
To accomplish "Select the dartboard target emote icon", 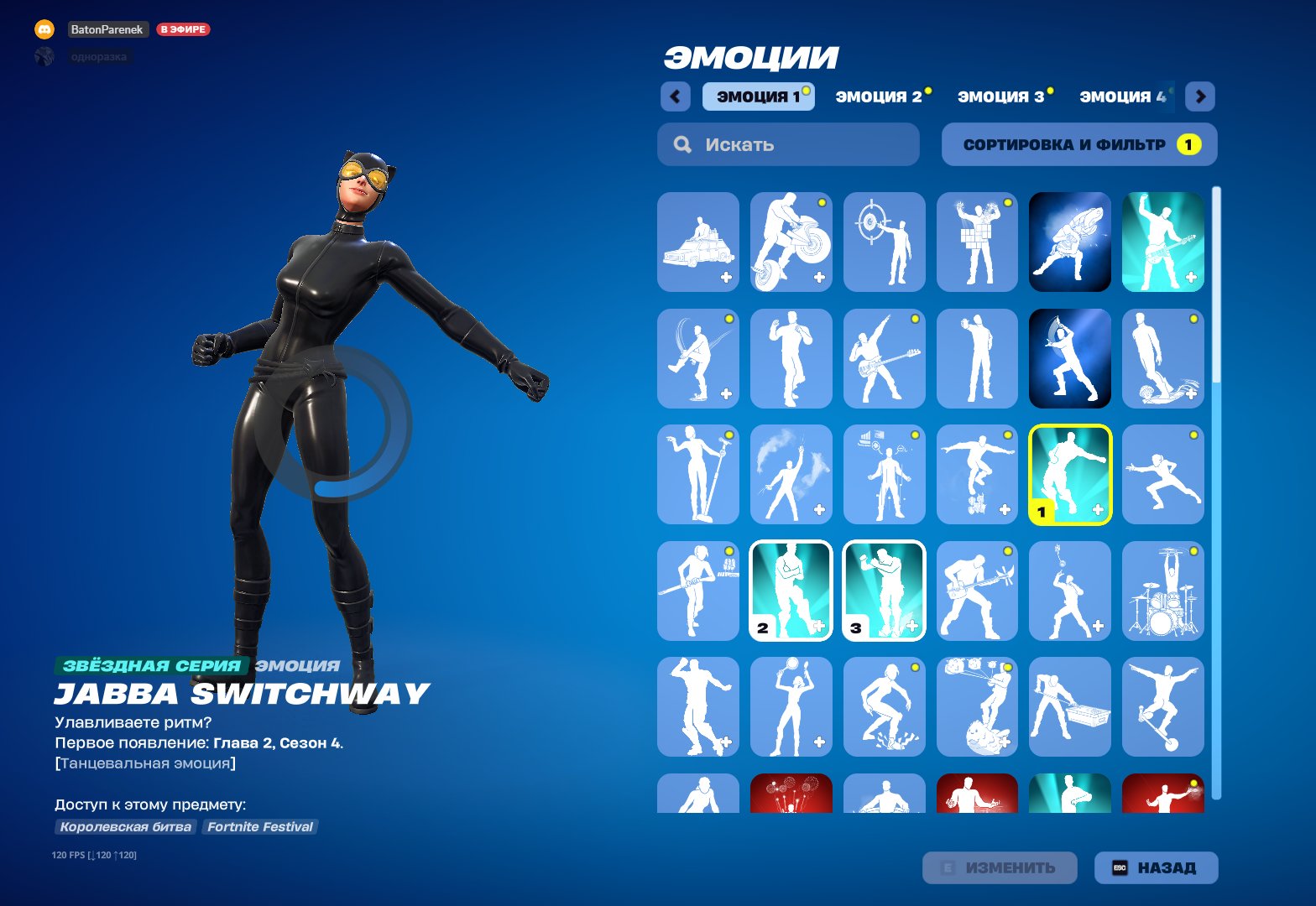I will point(884,242).
